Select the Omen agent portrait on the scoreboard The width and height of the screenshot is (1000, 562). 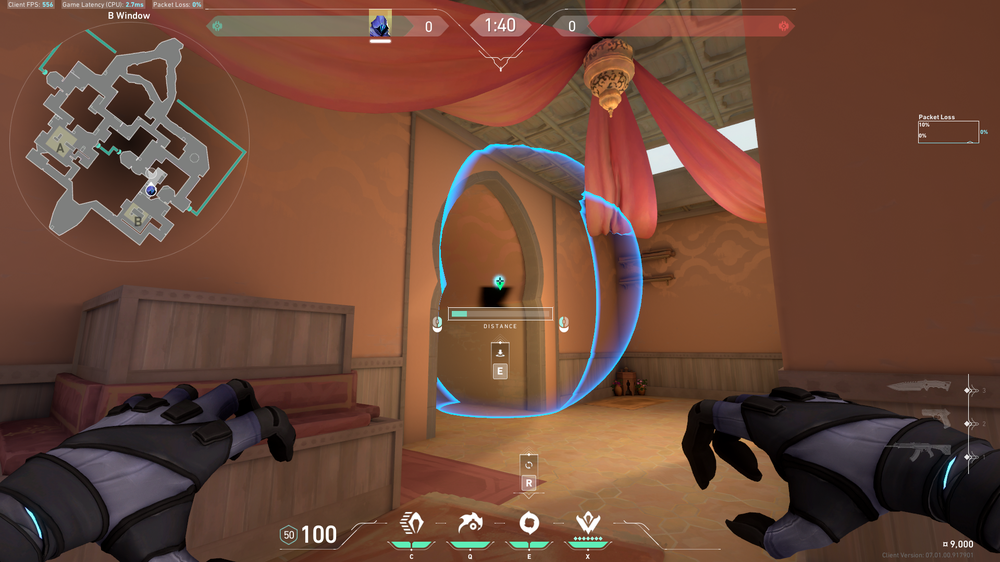click(x=380, y=25)
